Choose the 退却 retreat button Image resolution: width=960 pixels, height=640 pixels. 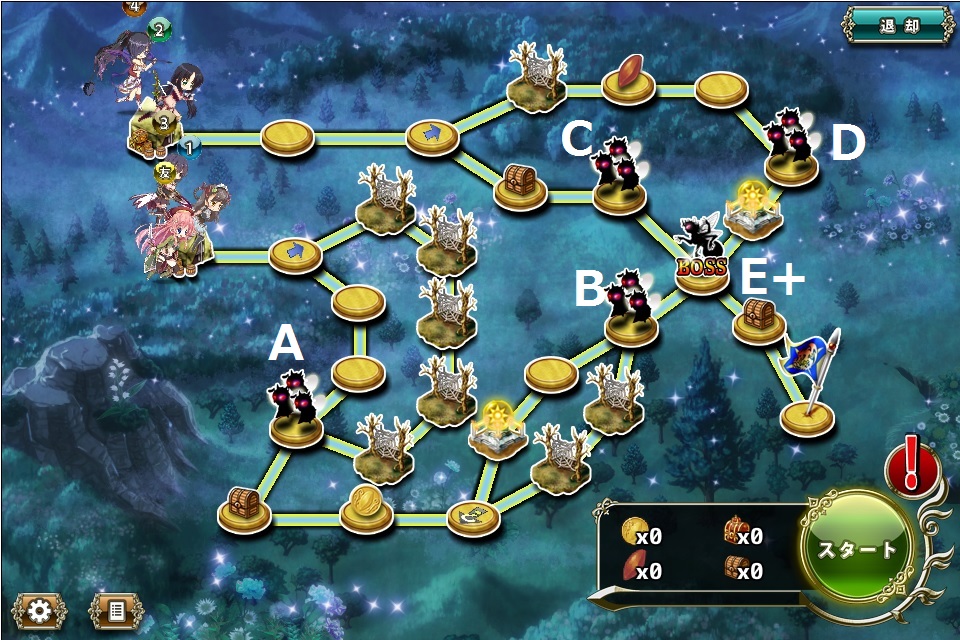(x=896, y=25)
